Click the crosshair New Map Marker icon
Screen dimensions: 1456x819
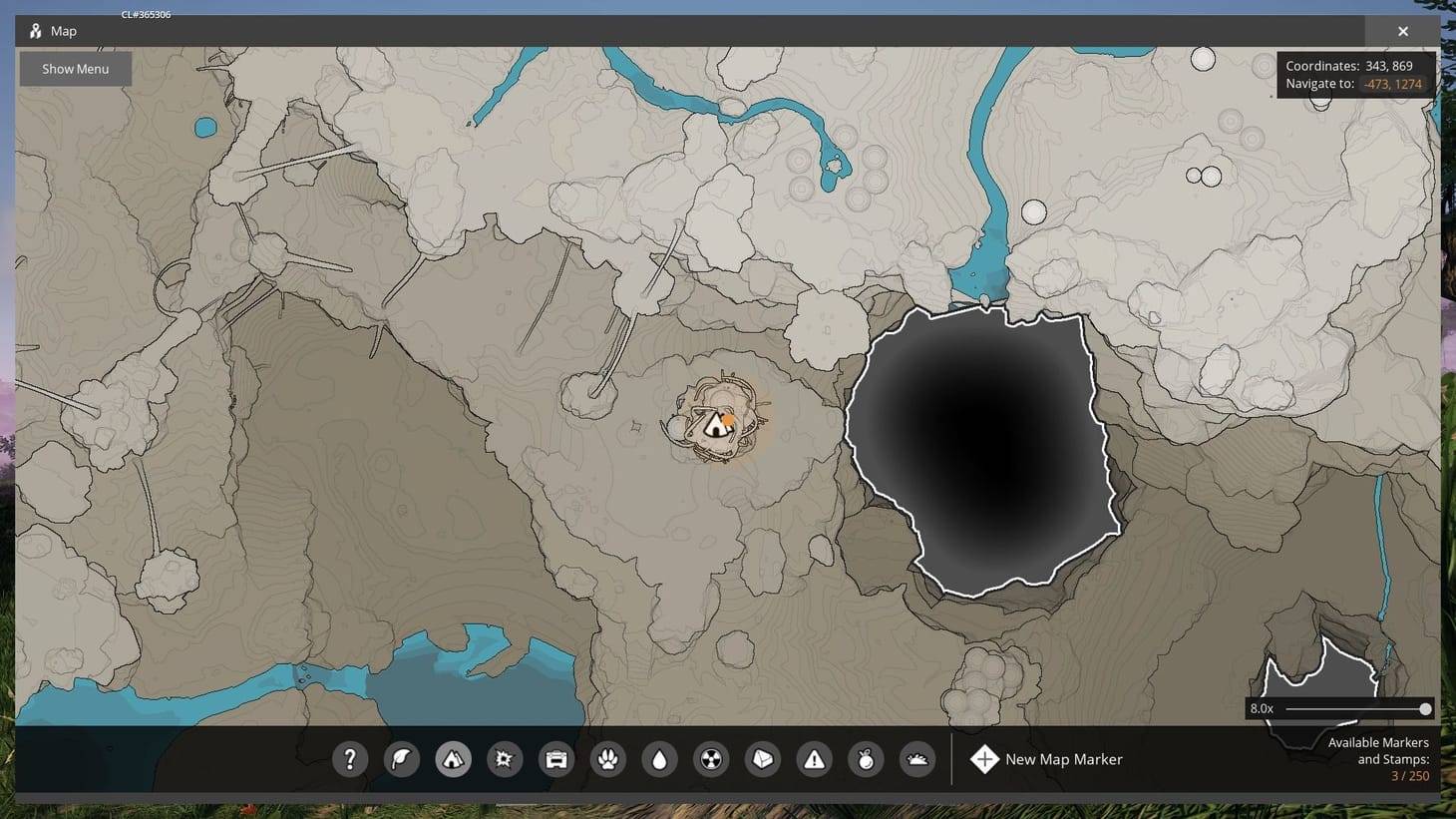pyautogui.click(x=984, y=759)
